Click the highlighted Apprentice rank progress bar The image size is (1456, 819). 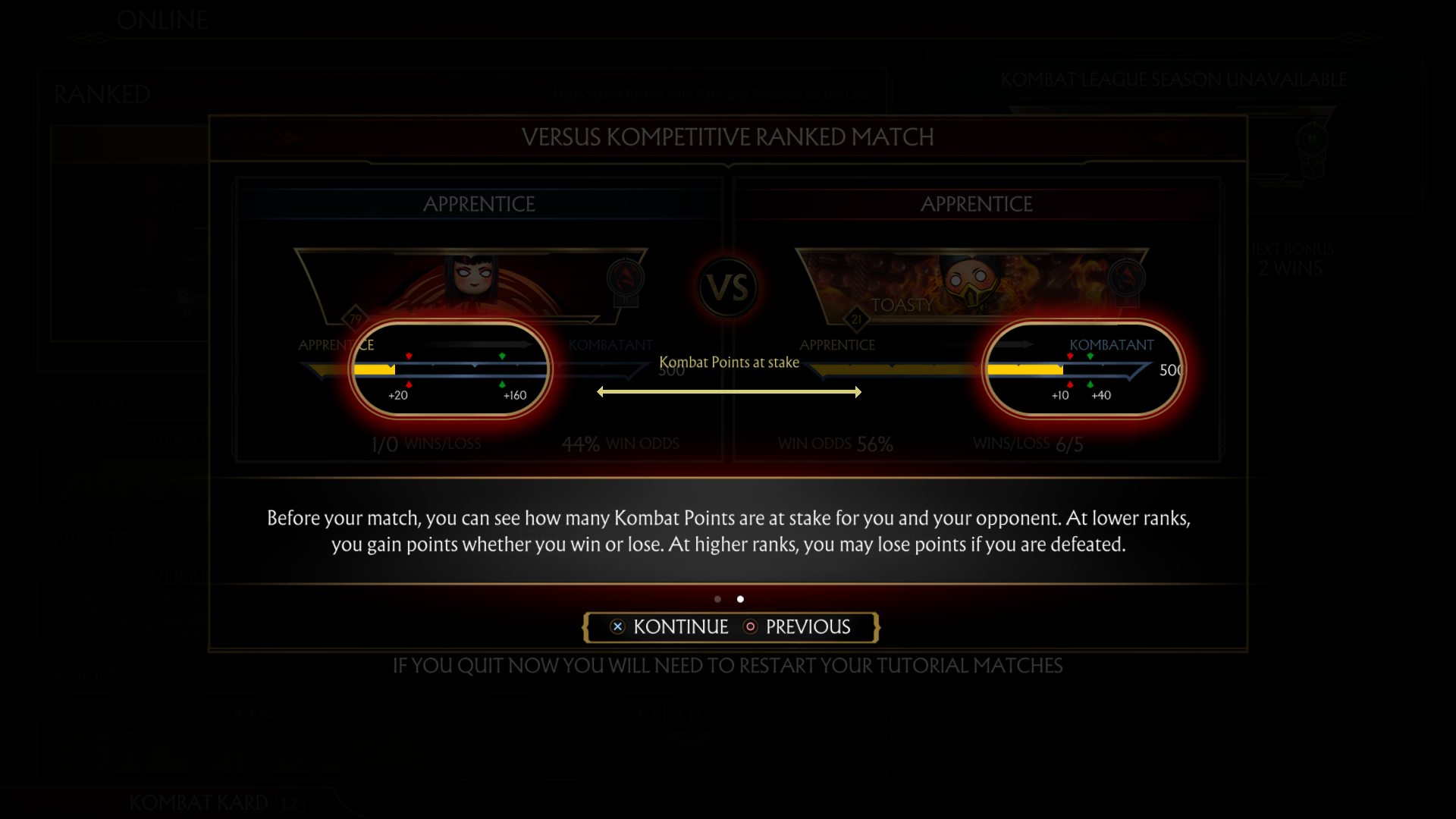click(x=451, y=369)
